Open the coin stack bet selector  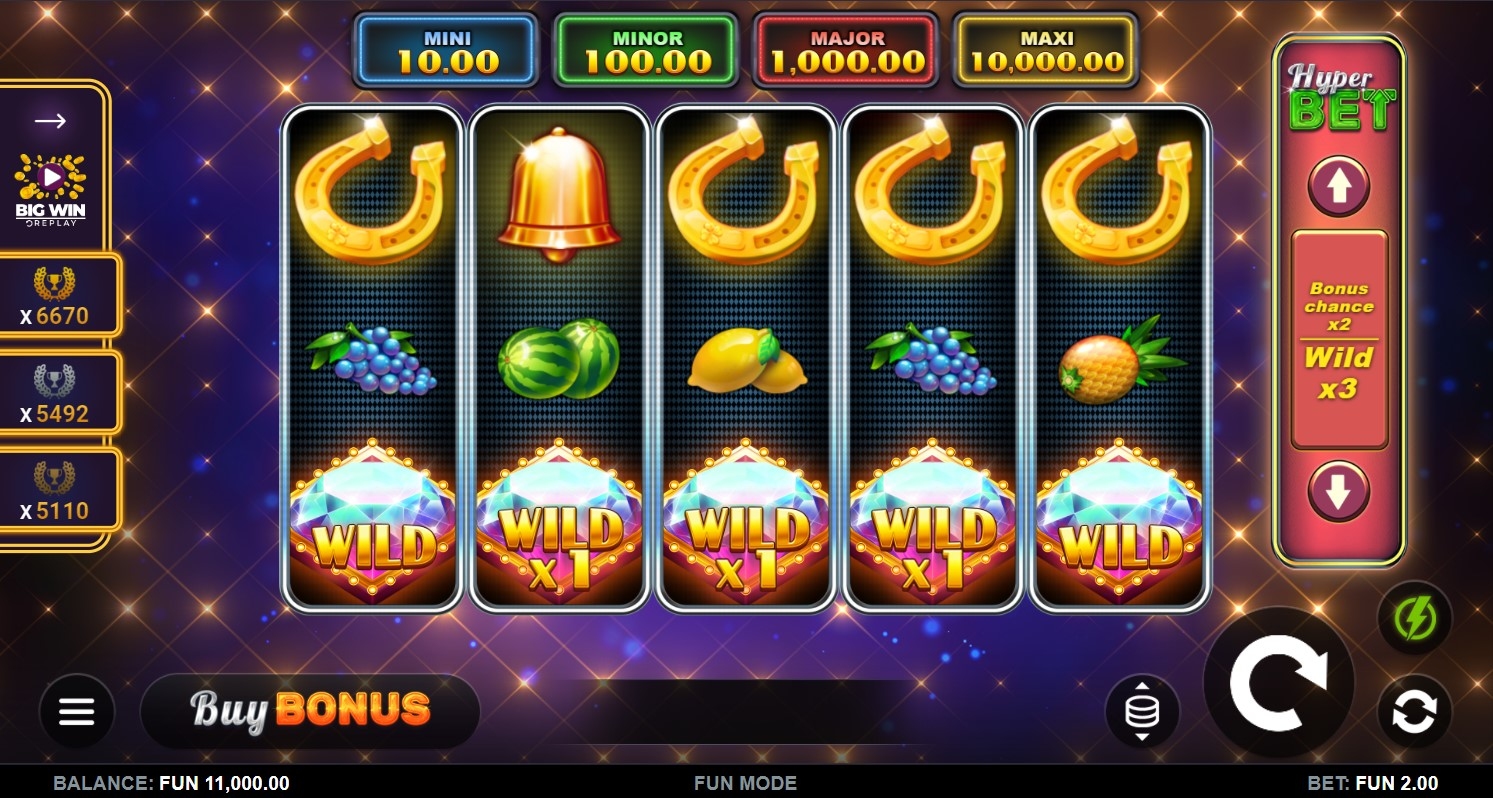pos(1142,712)
